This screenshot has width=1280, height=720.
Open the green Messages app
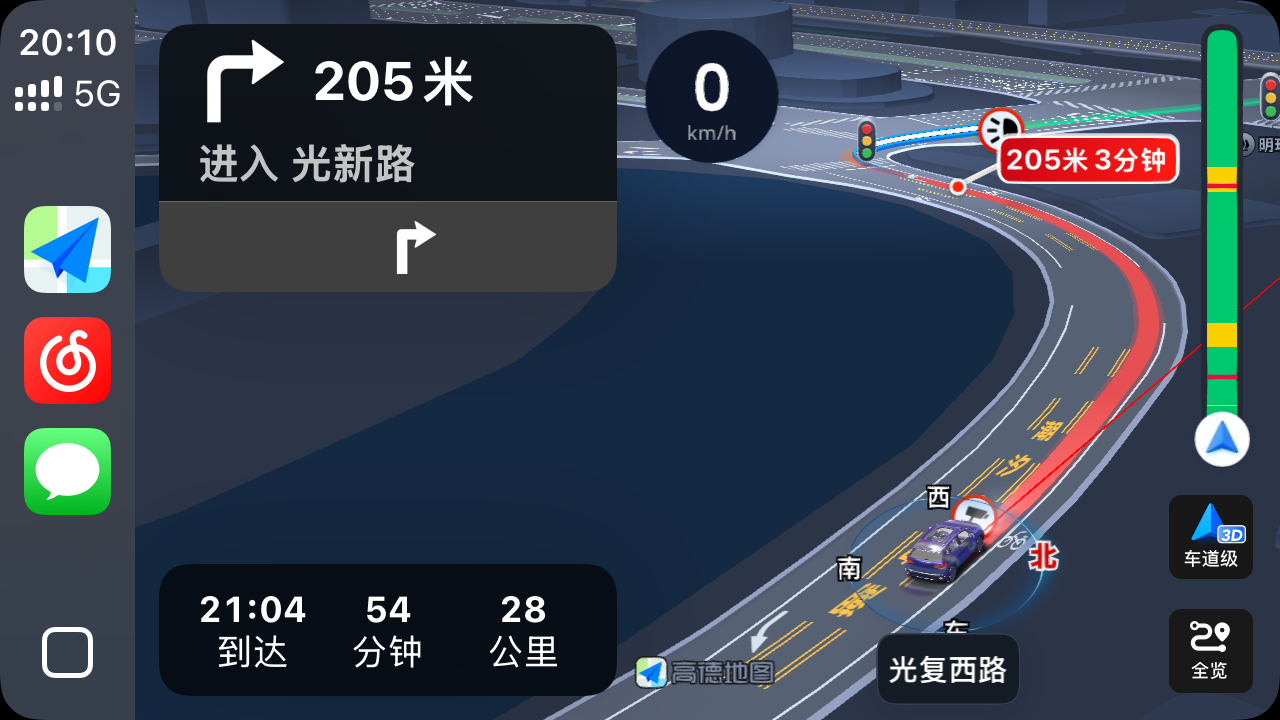click(68, 471)
